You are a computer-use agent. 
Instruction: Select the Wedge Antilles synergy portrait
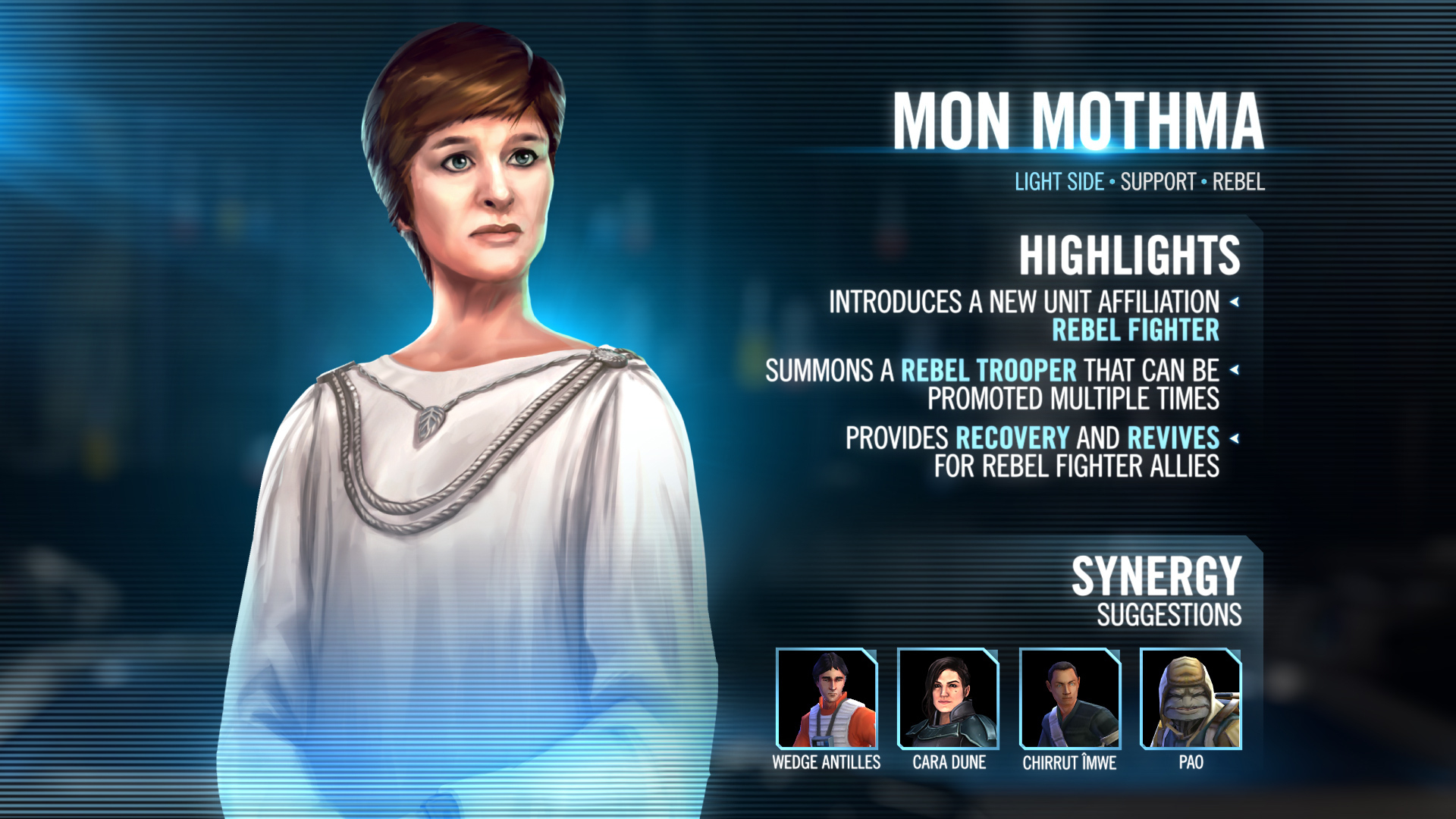coord(827,698)
